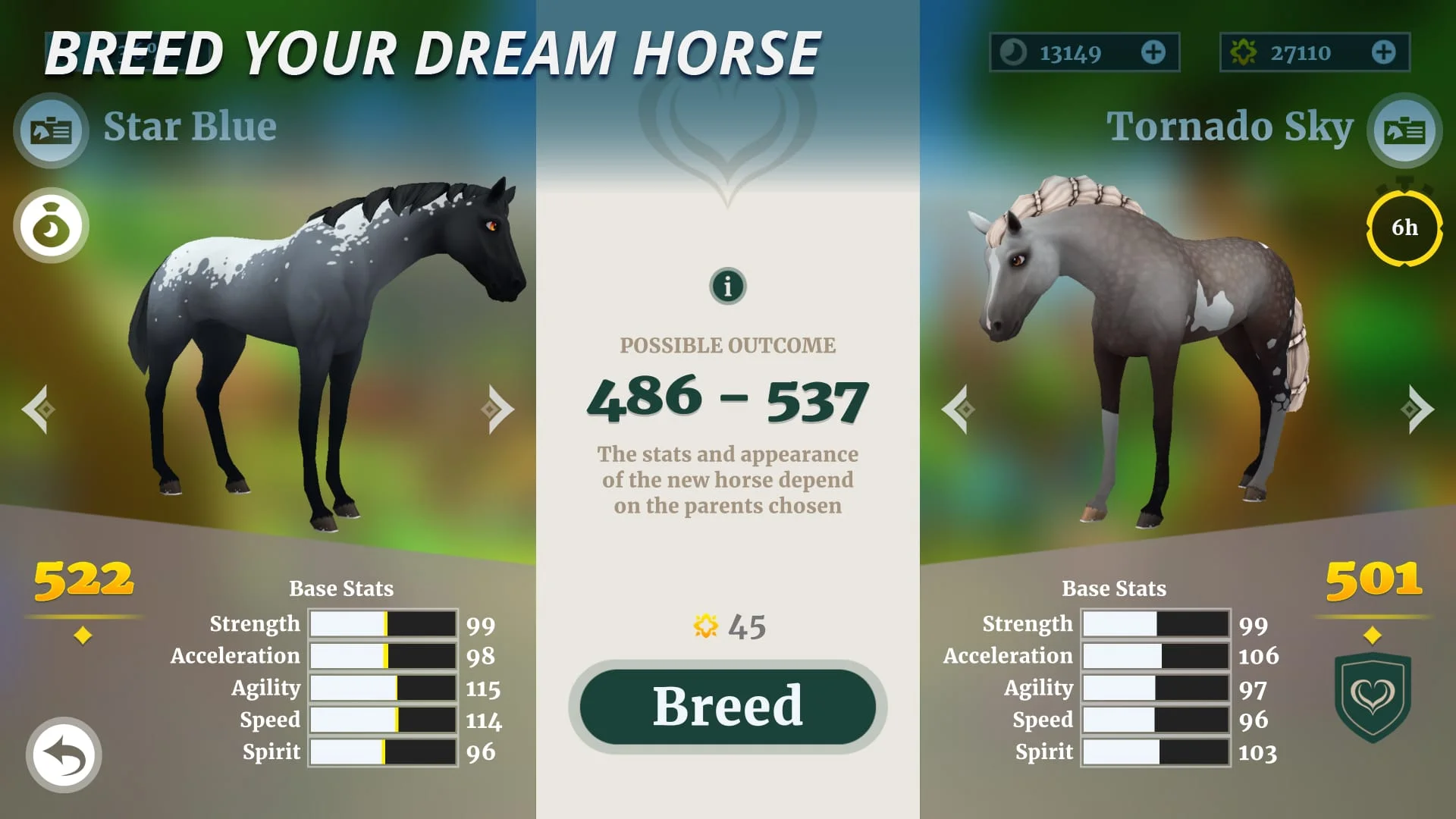1456x819 pixels.
Task: Select the Tornado Sky name label
Action: [x=1229, y=127]
